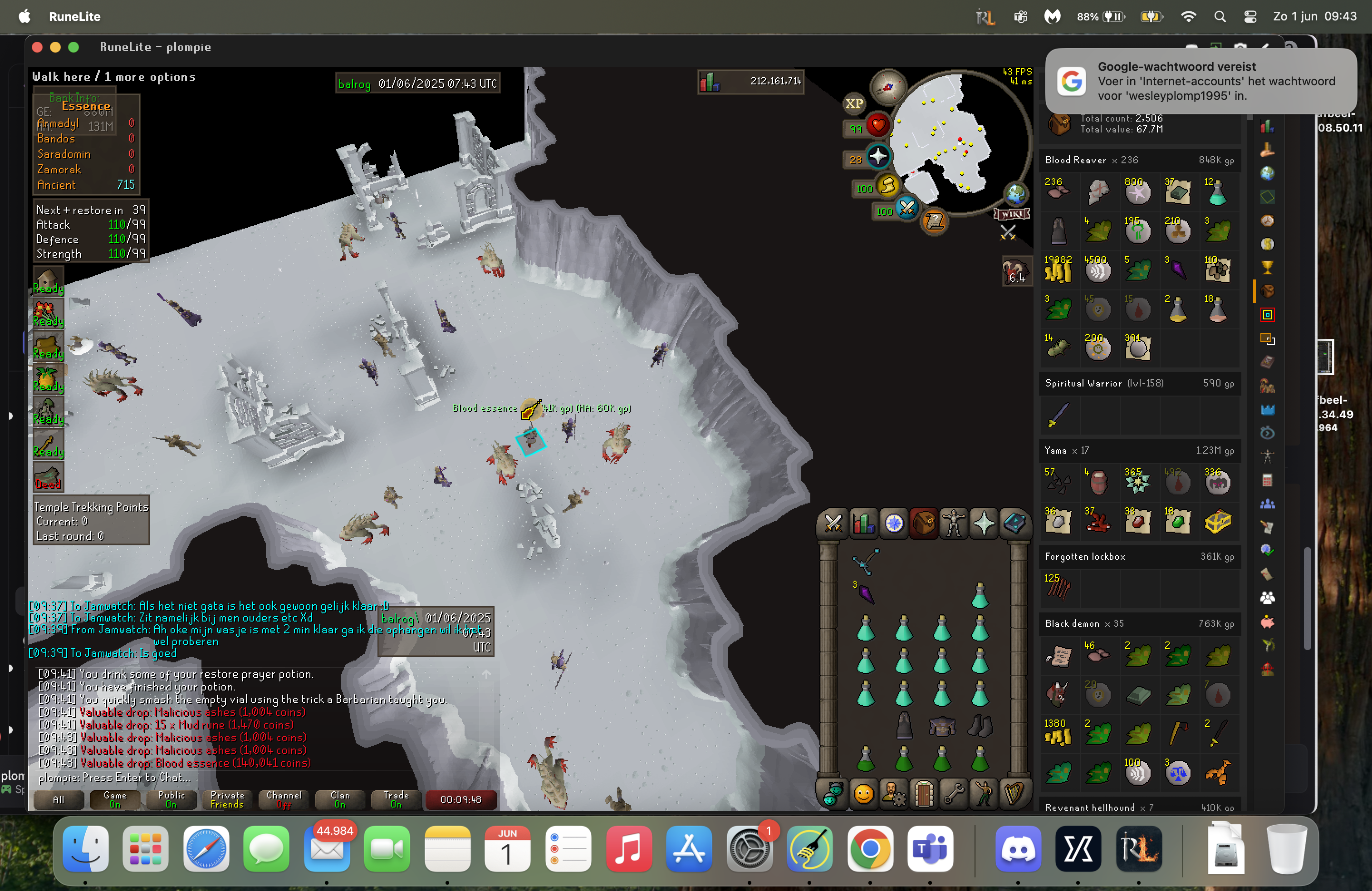Viewport: 1372px width, 891px height.
Task: Open the Spellbook tab
Action: 1014,524
